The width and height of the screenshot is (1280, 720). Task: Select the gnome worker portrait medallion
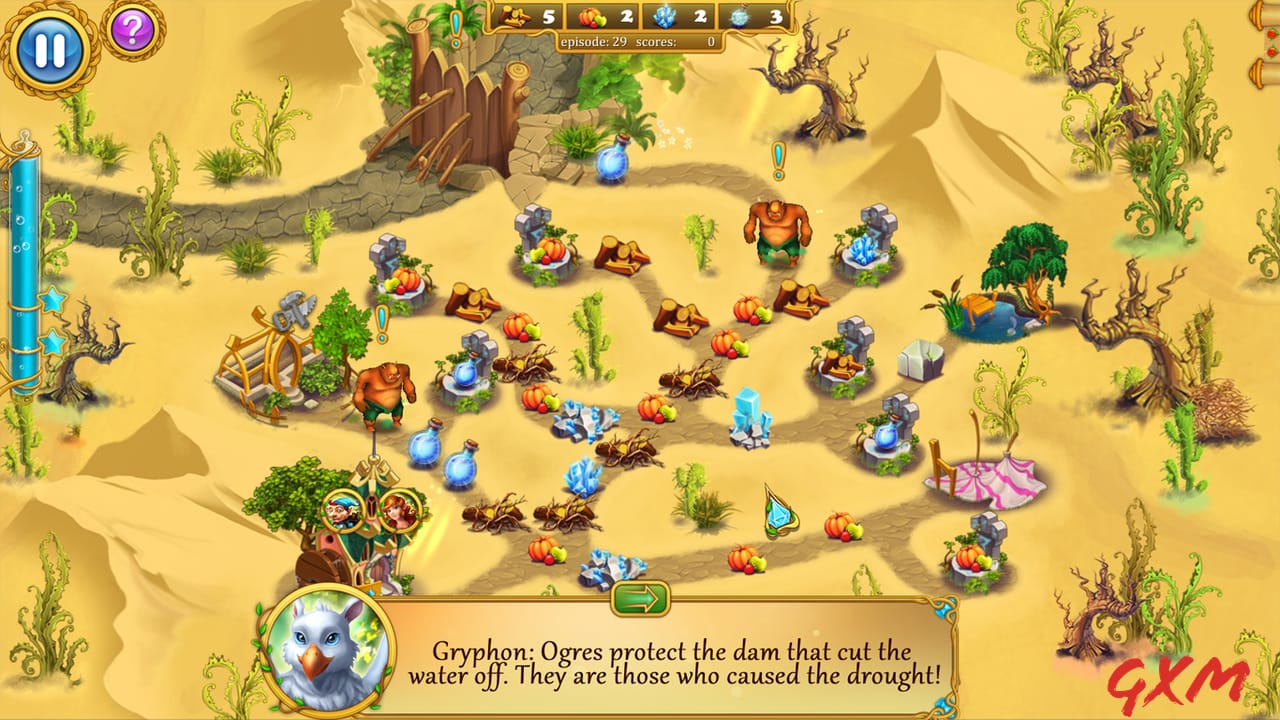point(345,508)
